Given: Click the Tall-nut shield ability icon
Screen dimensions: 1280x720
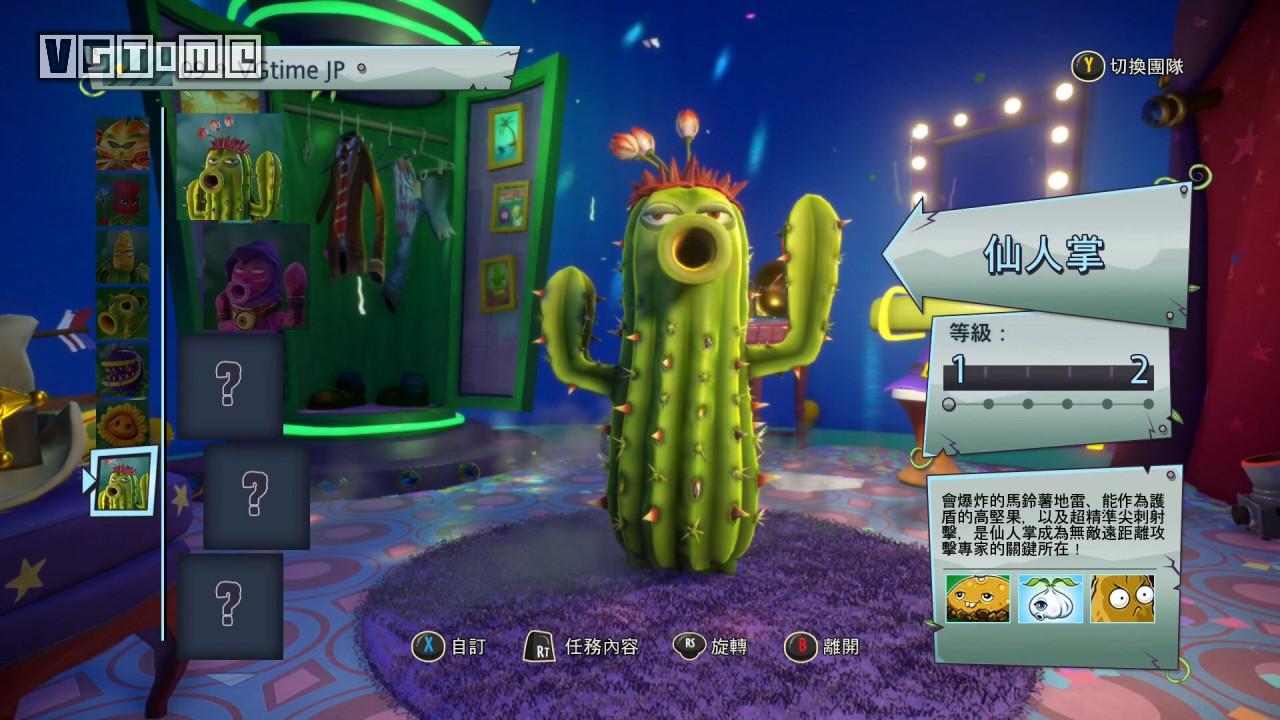Looking at the screenshot, I should [1122, 598].
